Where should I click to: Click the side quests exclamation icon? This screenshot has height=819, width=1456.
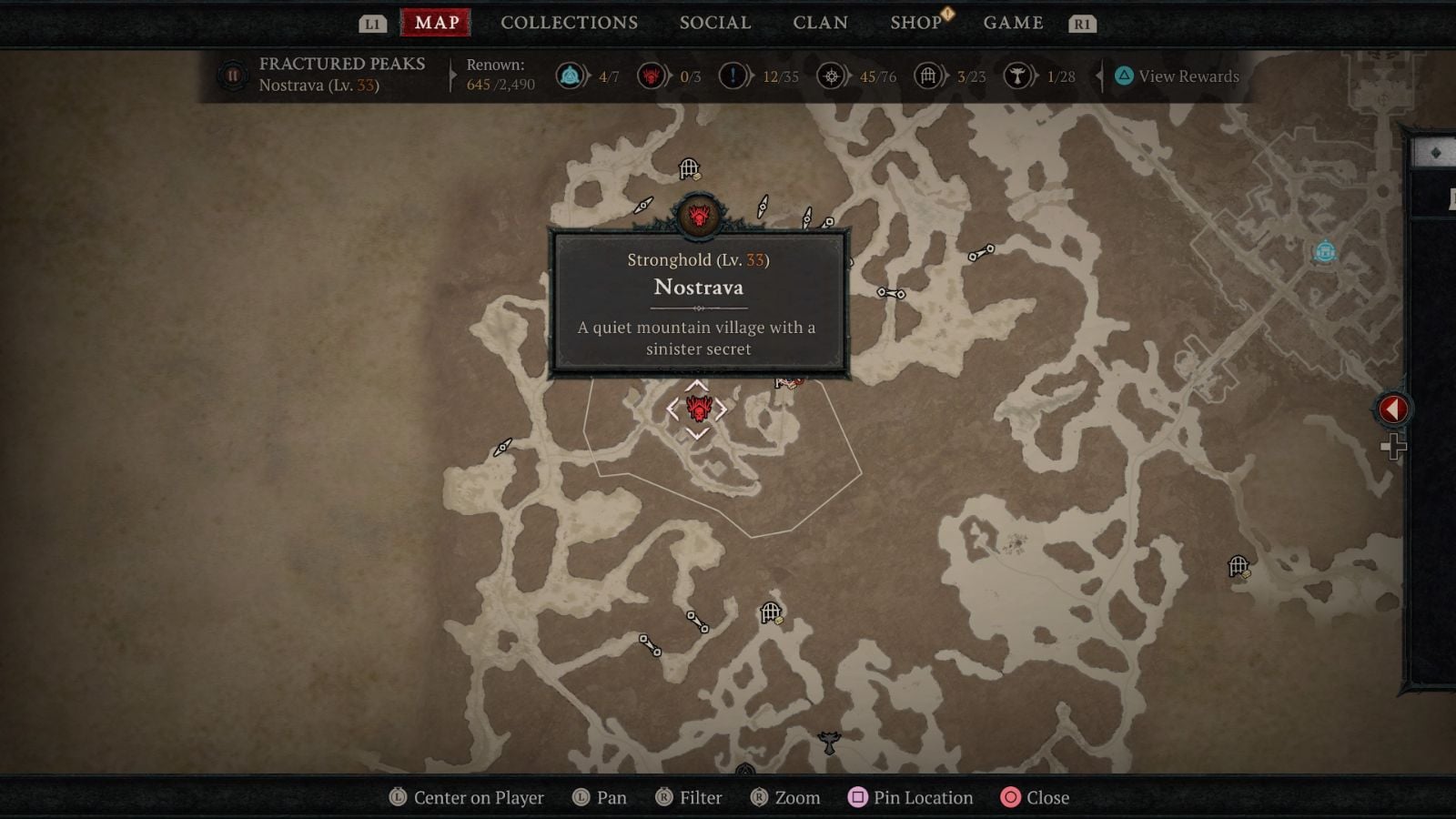[x=733, y=76]
